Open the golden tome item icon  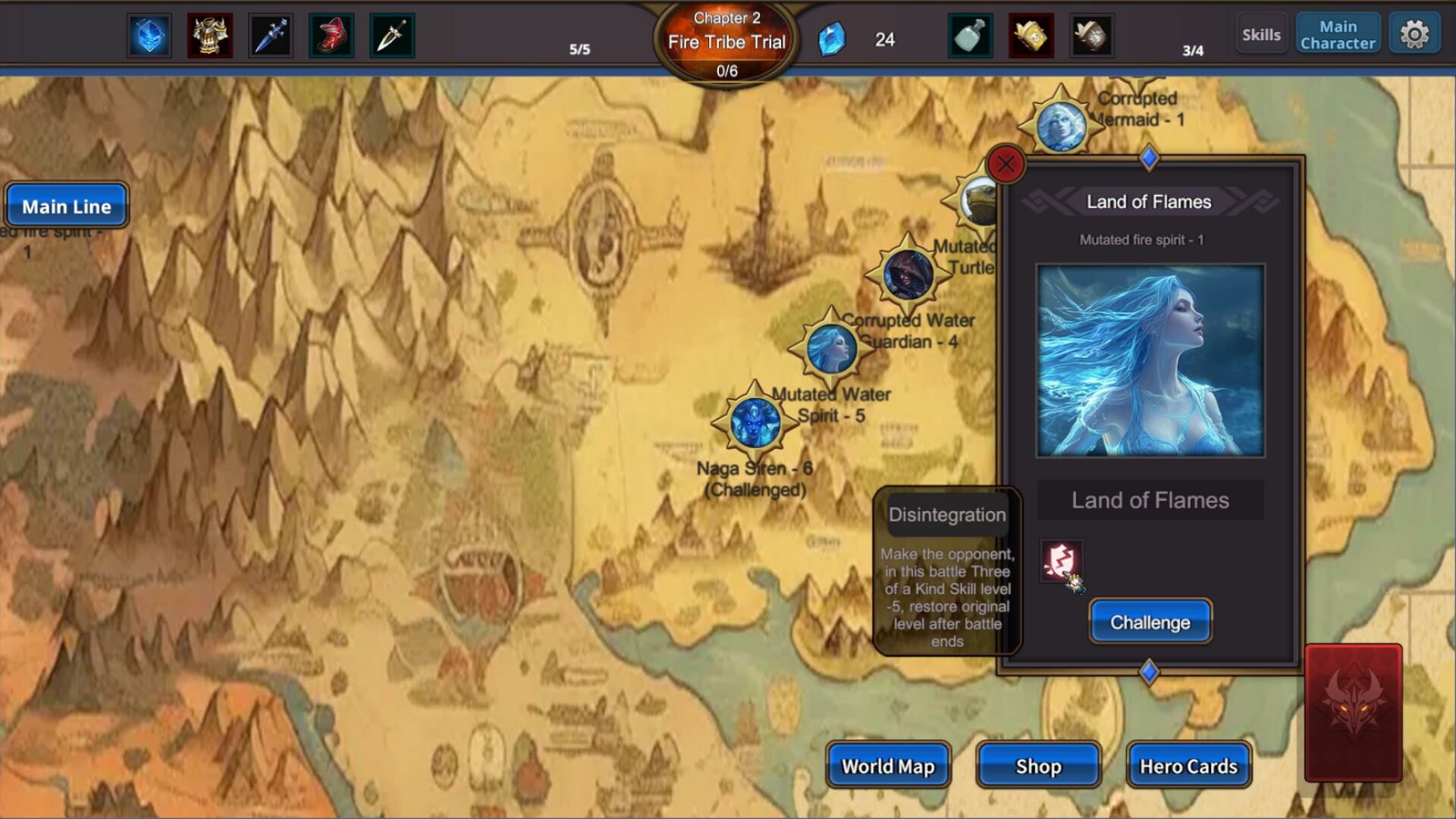(x=1030, y=34)
